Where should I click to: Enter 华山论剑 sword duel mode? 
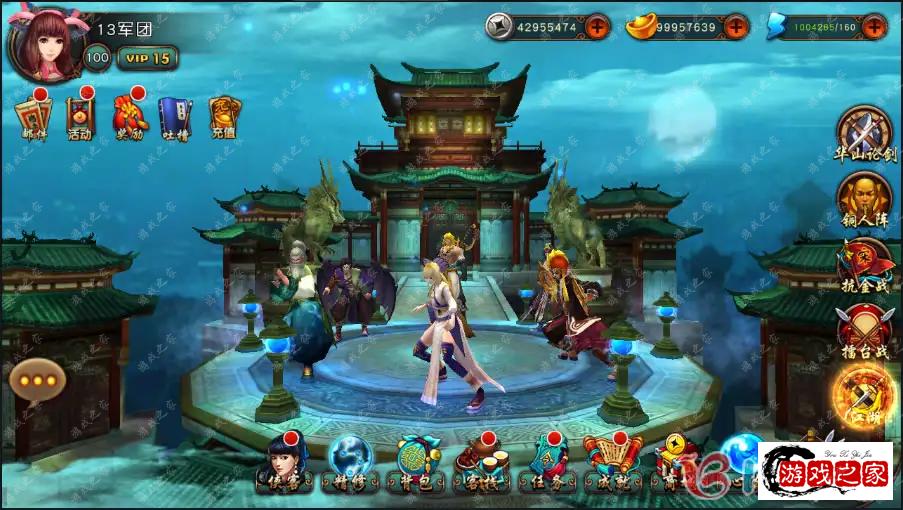click(864, 134)
